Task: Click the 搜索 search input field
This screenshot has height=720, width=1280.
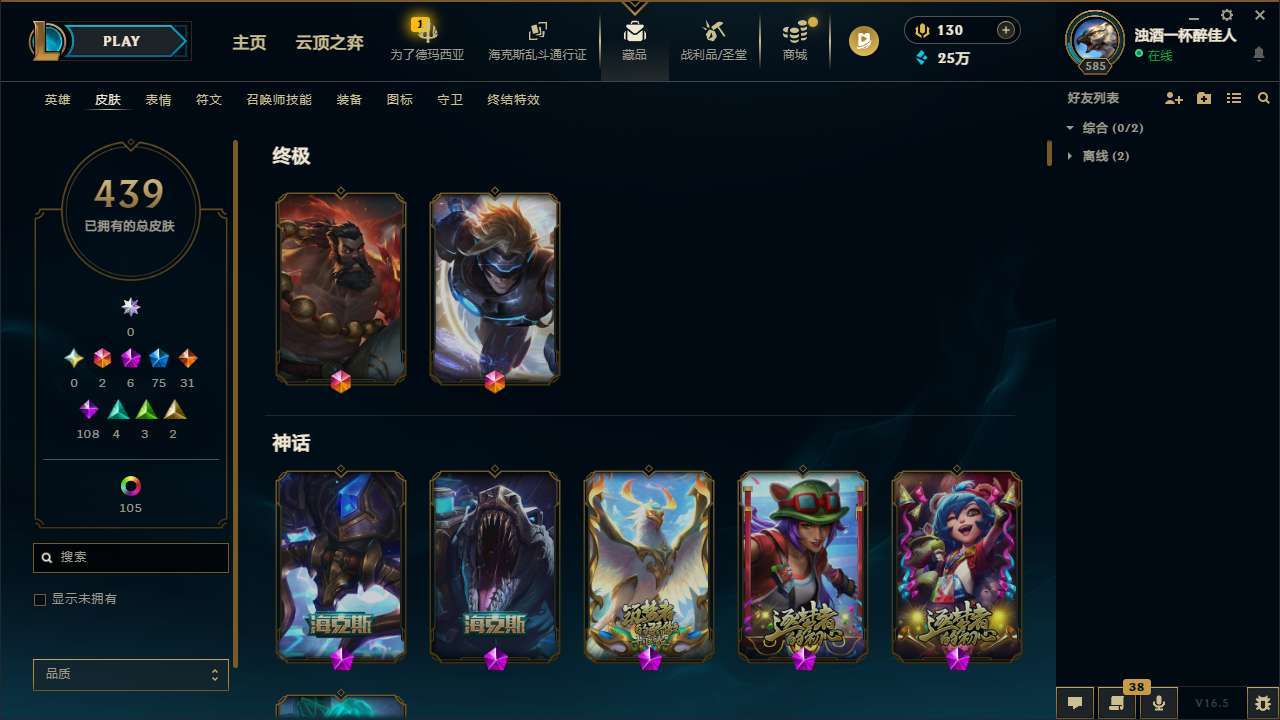Action: [130, 558]
